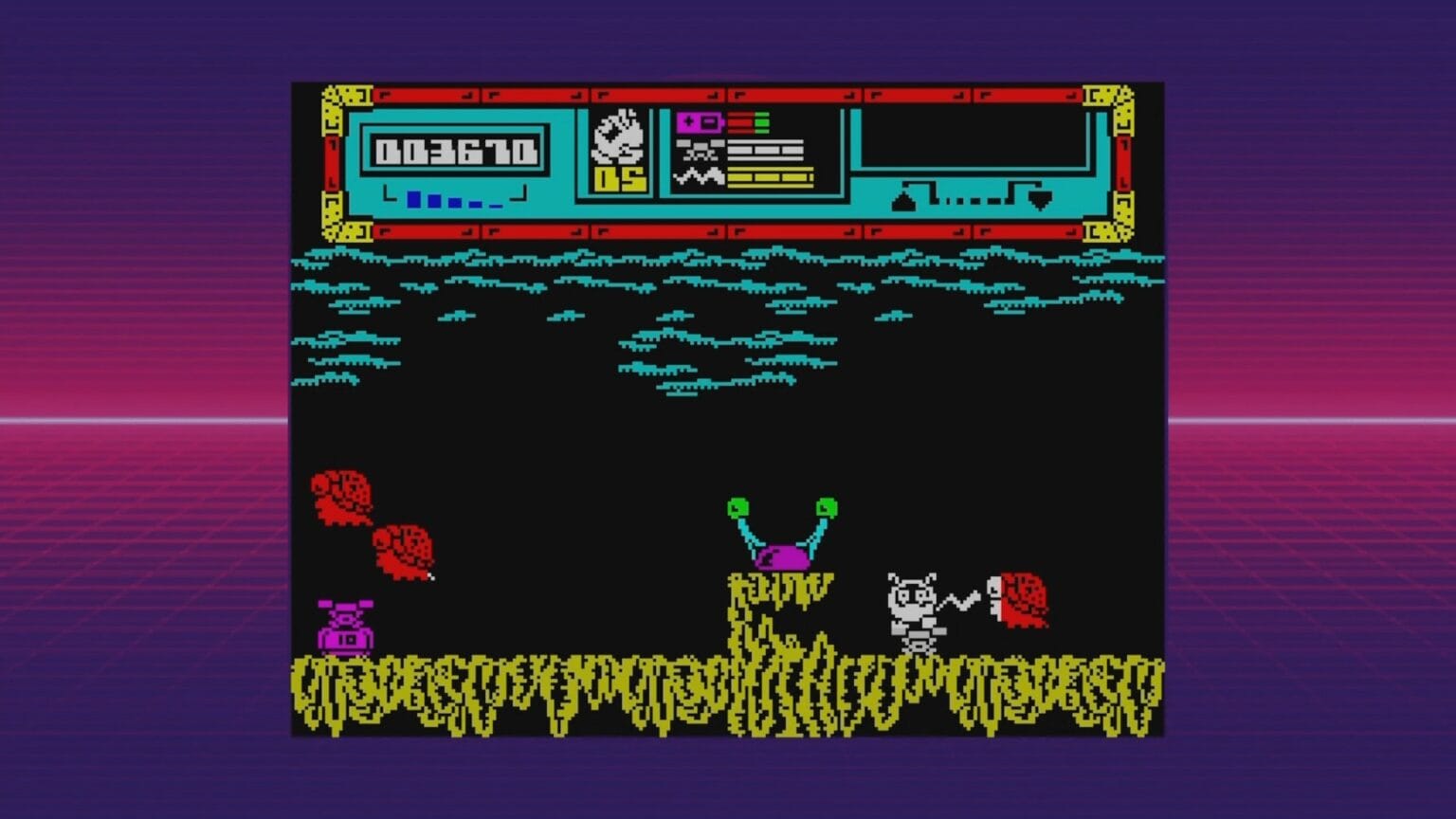Screen dimensions: 1456x819
Task: Click the black up-arrow indicator on the right
Action: tap(902, 199)
